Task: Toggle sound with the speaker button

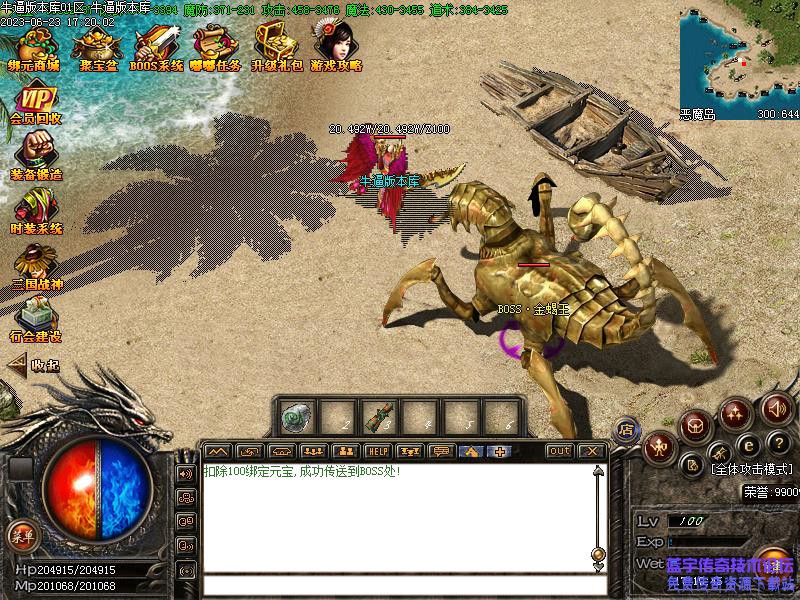Action: [x=776, y=408]
